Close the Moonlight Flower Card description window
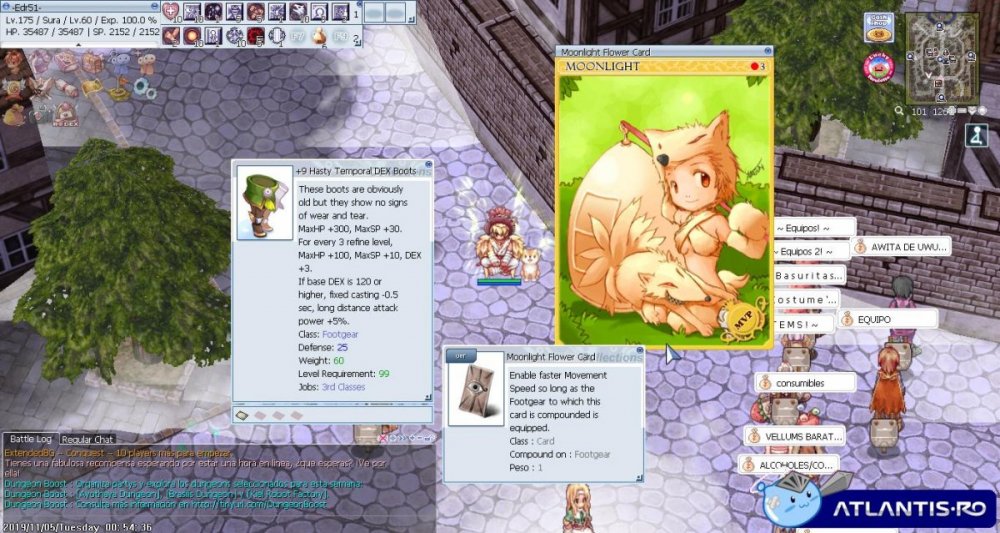Screen dimensions: 1000x533 tap(640, 349)
